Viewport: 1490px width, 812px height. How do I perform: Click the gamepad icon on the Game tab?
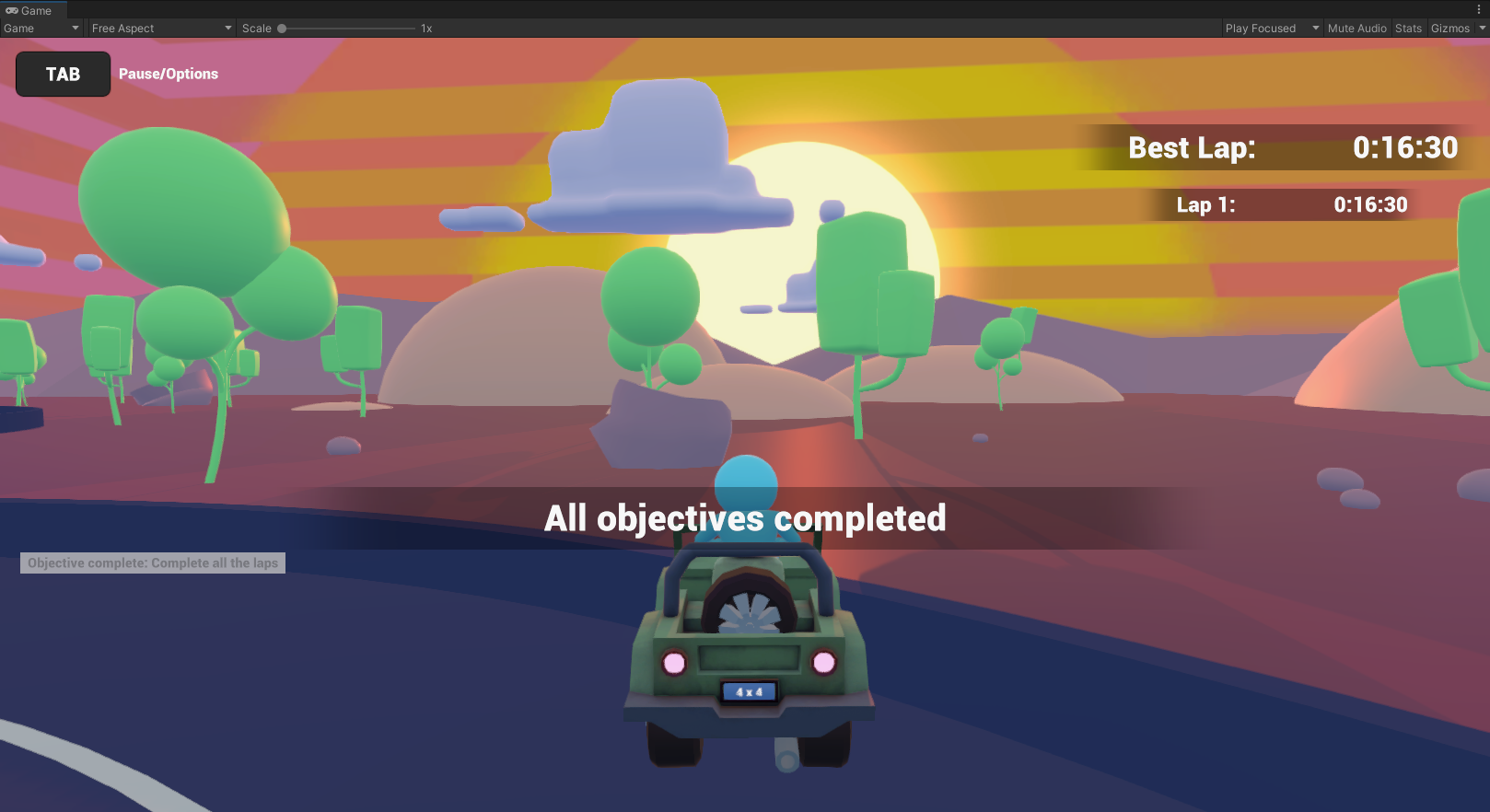click(10, 10)
